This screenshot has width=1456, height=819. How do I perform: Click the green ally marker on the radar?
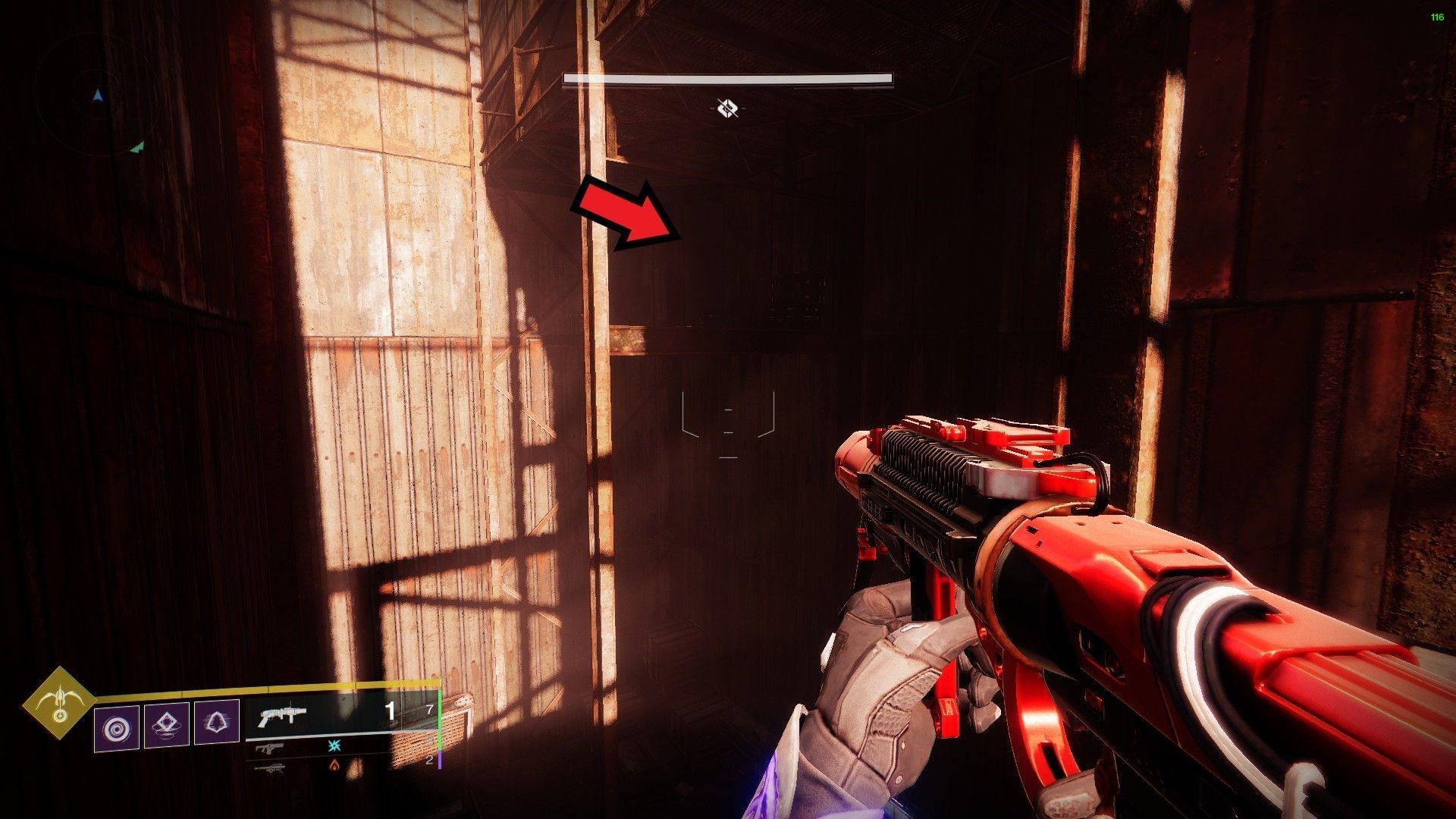point(137,147)
